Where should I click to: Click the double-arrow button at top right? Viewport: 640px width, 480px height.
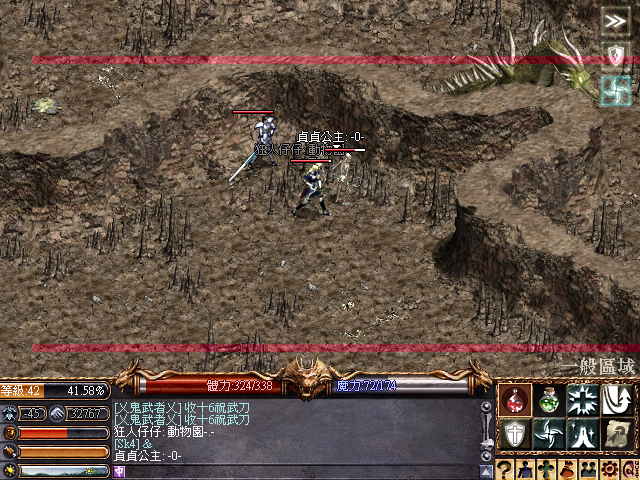(615, 21)
